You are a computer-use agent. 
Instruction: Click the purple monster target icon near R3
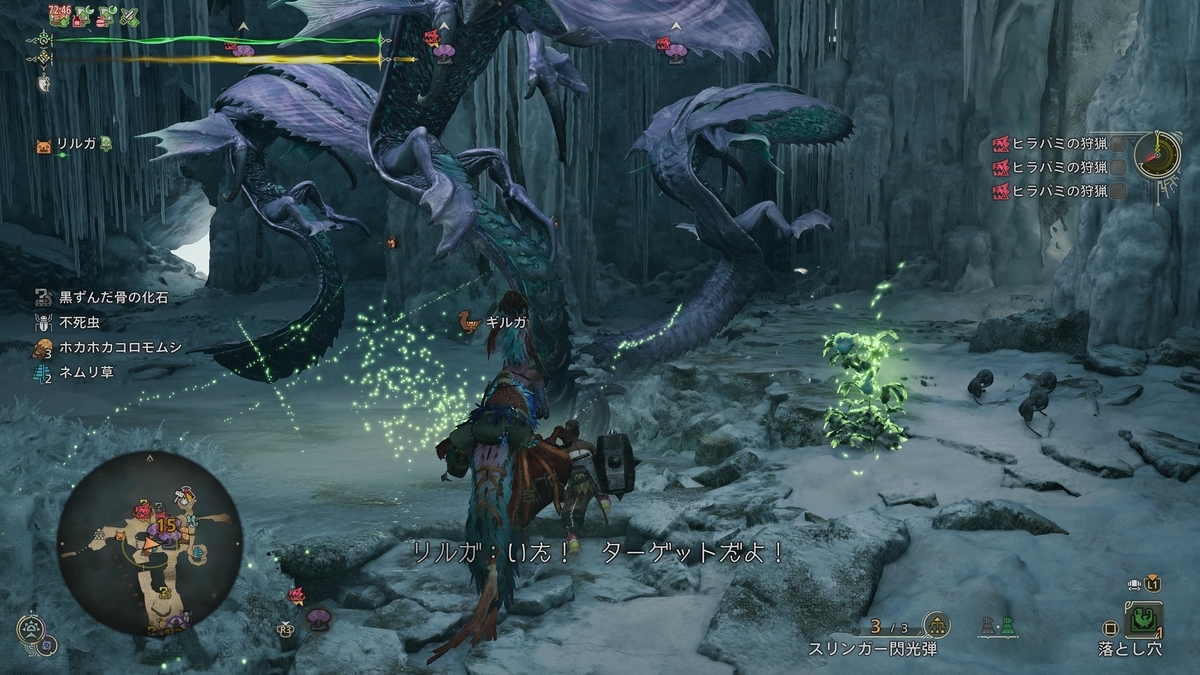pyautogui.click(x=319, y=617)
